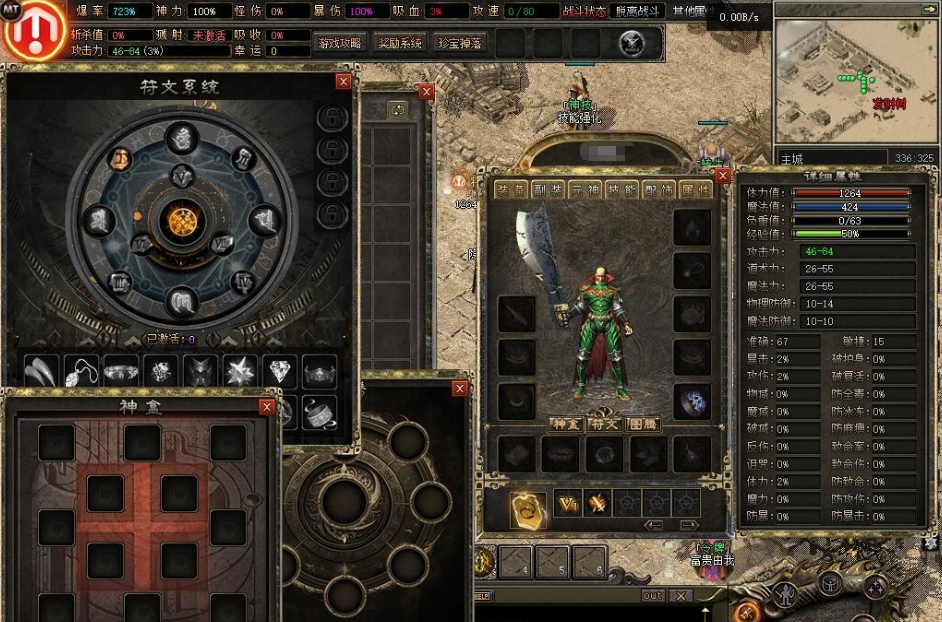
Task: Close the 神盒 divine box panel
Action: coord(267,407)
